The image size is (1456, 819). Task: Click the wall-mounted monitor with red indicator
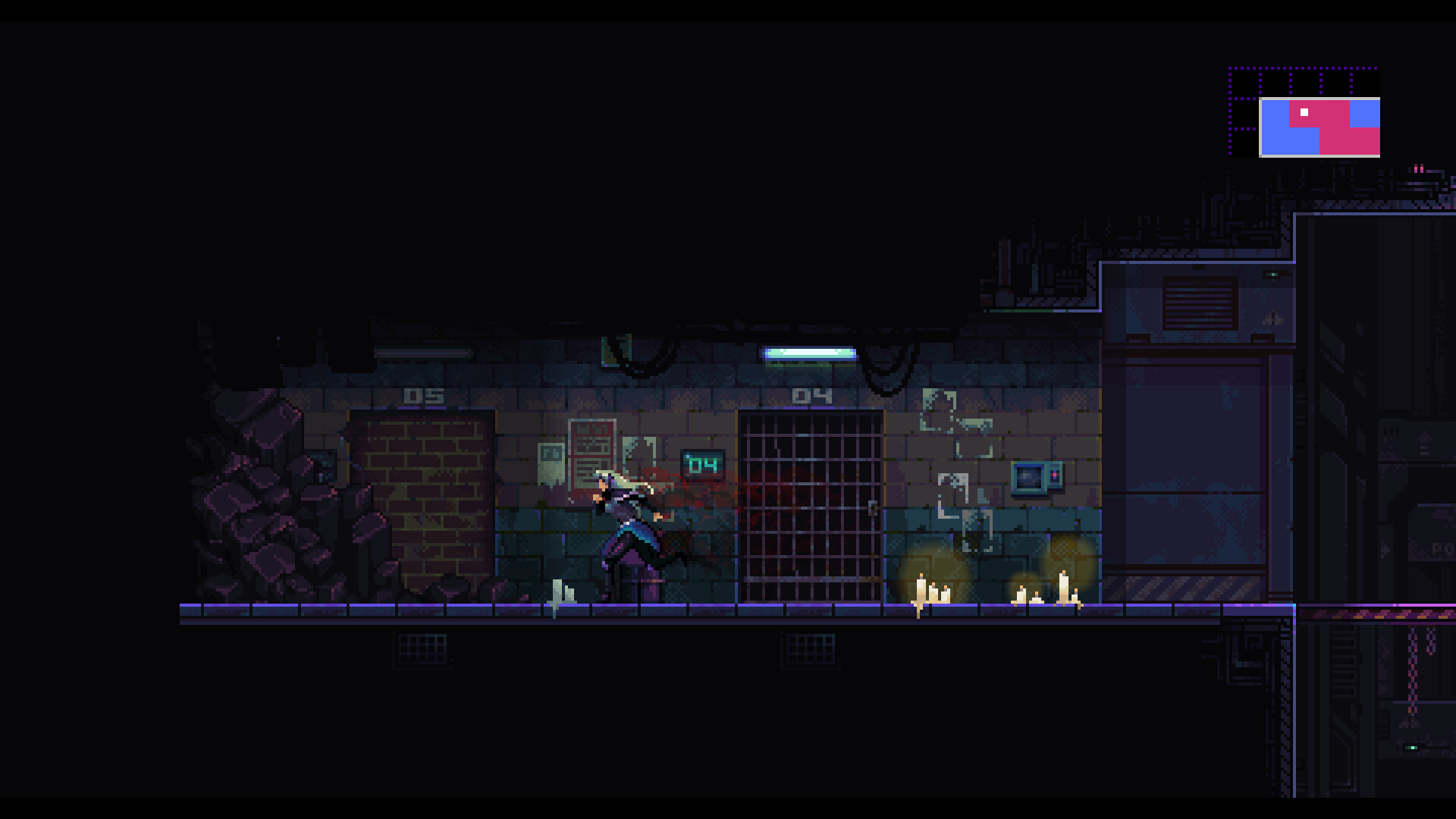pyautogui.click(x=1035, y=476)
